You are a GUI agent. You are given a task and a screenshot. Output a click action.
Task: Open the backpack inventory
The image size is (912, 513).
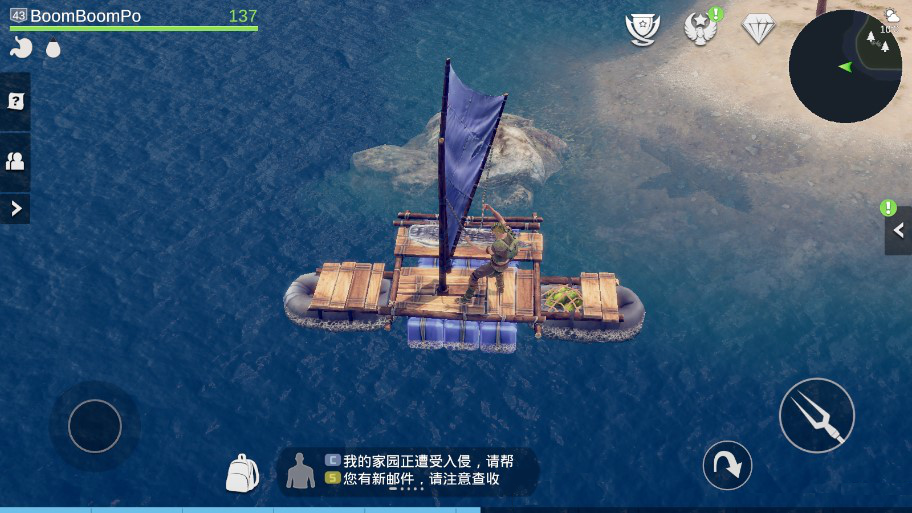242,473
